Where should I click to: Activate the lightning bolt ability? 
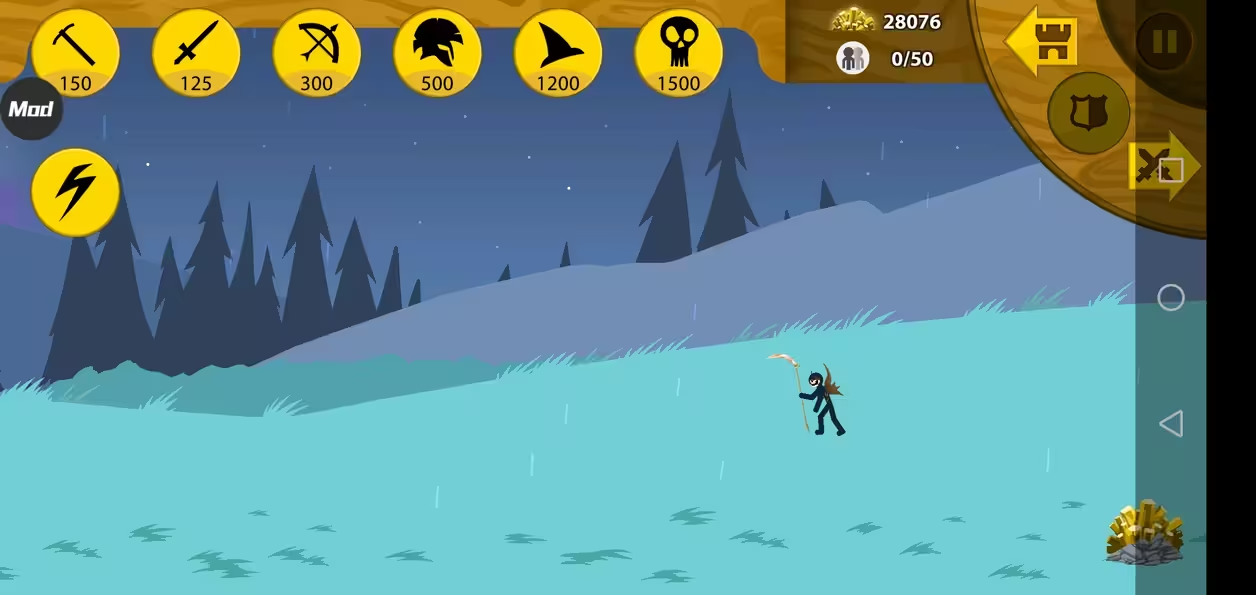coord(75,192)
